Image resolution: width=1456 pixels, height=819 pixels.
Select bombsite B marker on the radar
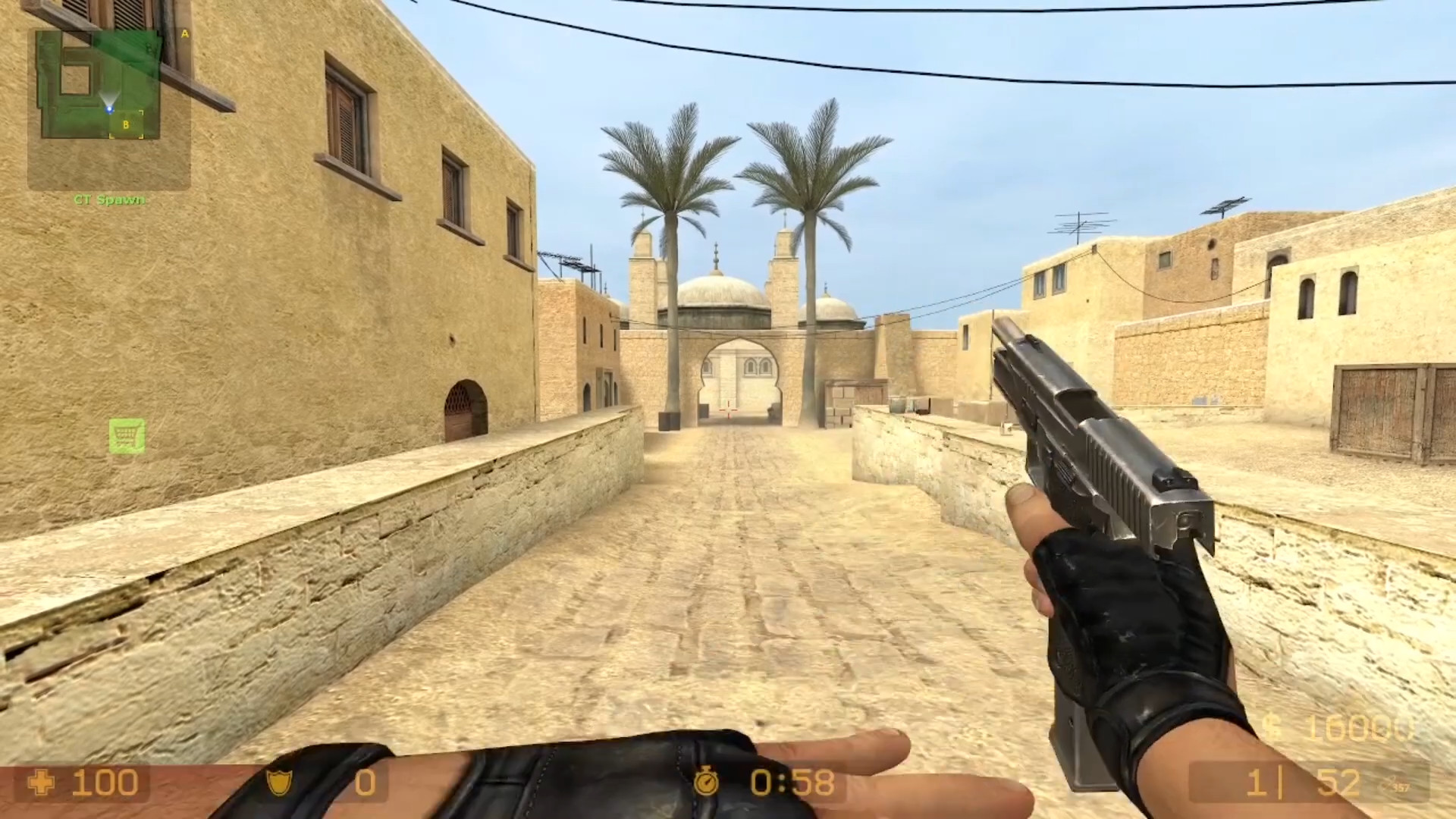pos(126,124)
